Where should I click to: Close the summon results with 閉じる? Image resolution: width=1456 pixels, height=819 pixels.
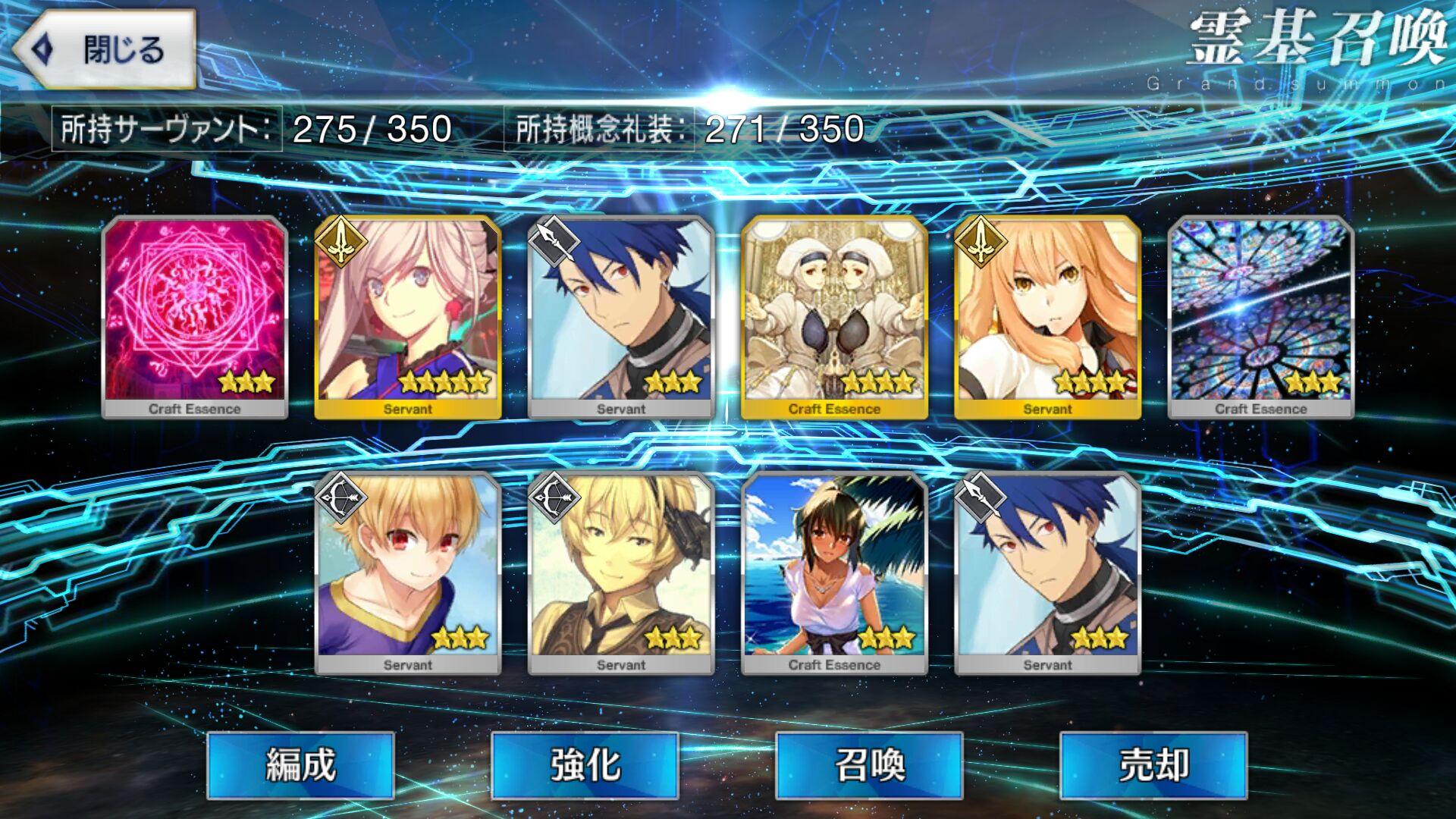104,50
